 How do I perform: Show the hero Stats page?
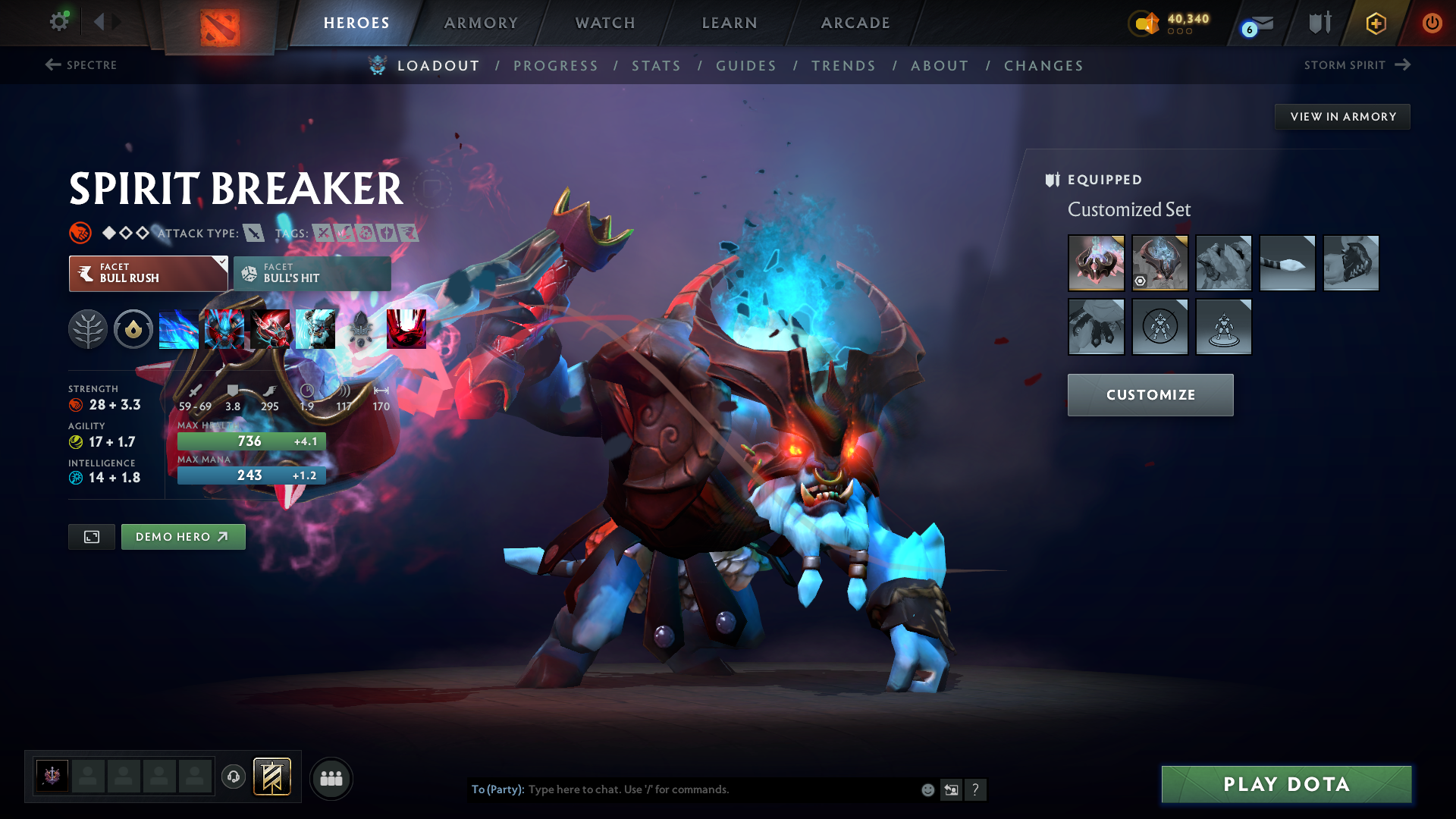[x=656, y=66]
